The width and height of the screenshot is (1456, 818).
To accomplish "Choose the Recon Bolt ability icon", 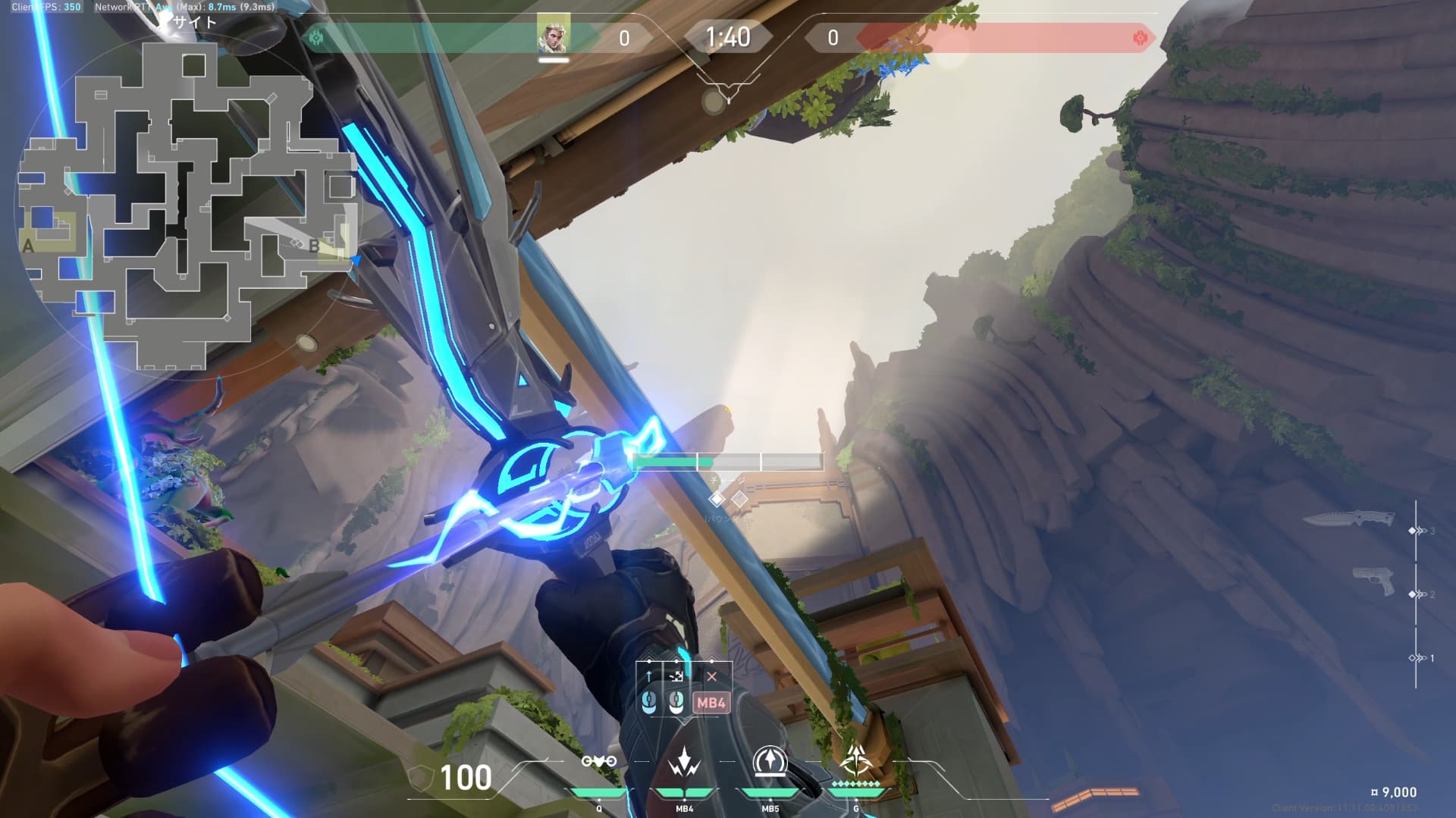I will [x=770, y=762].
